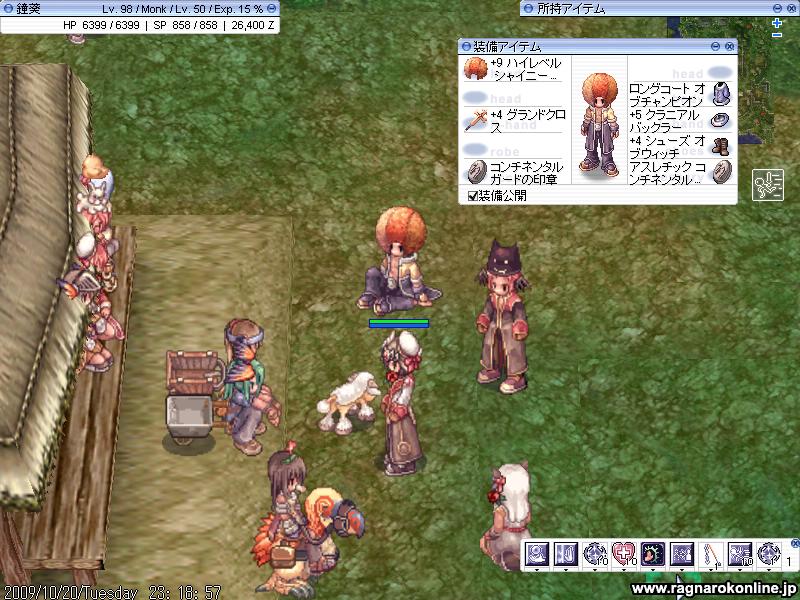Viewport: 800px width, 600px height.
Task: Close the 装備アイテム equipment window
Action: tap(730, 46)
